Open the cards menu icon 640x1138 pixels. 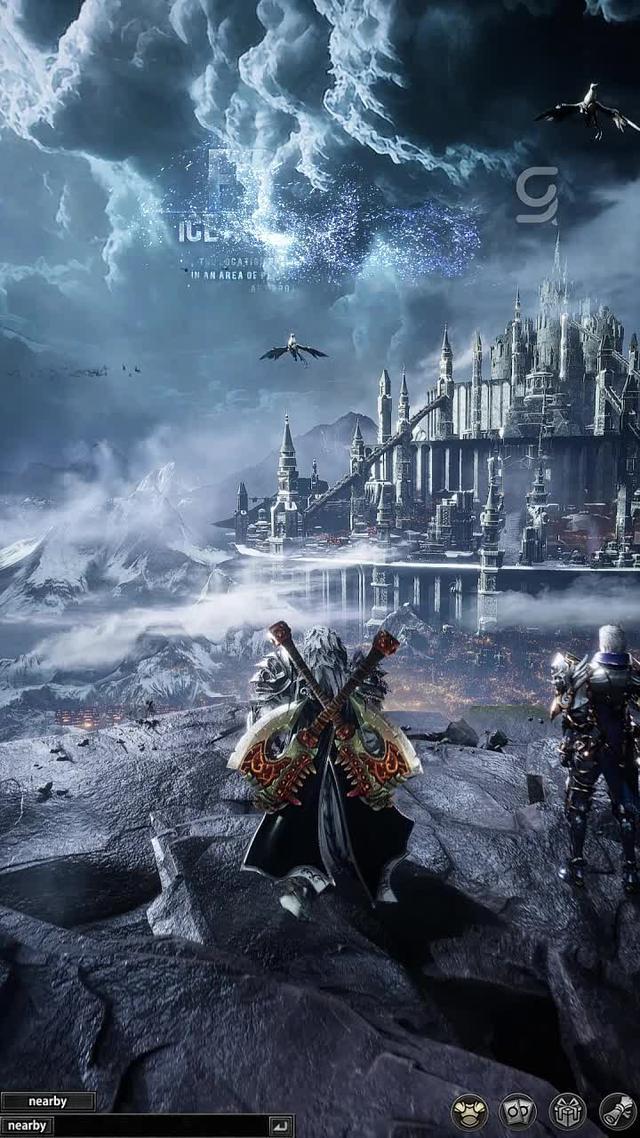518,1112
